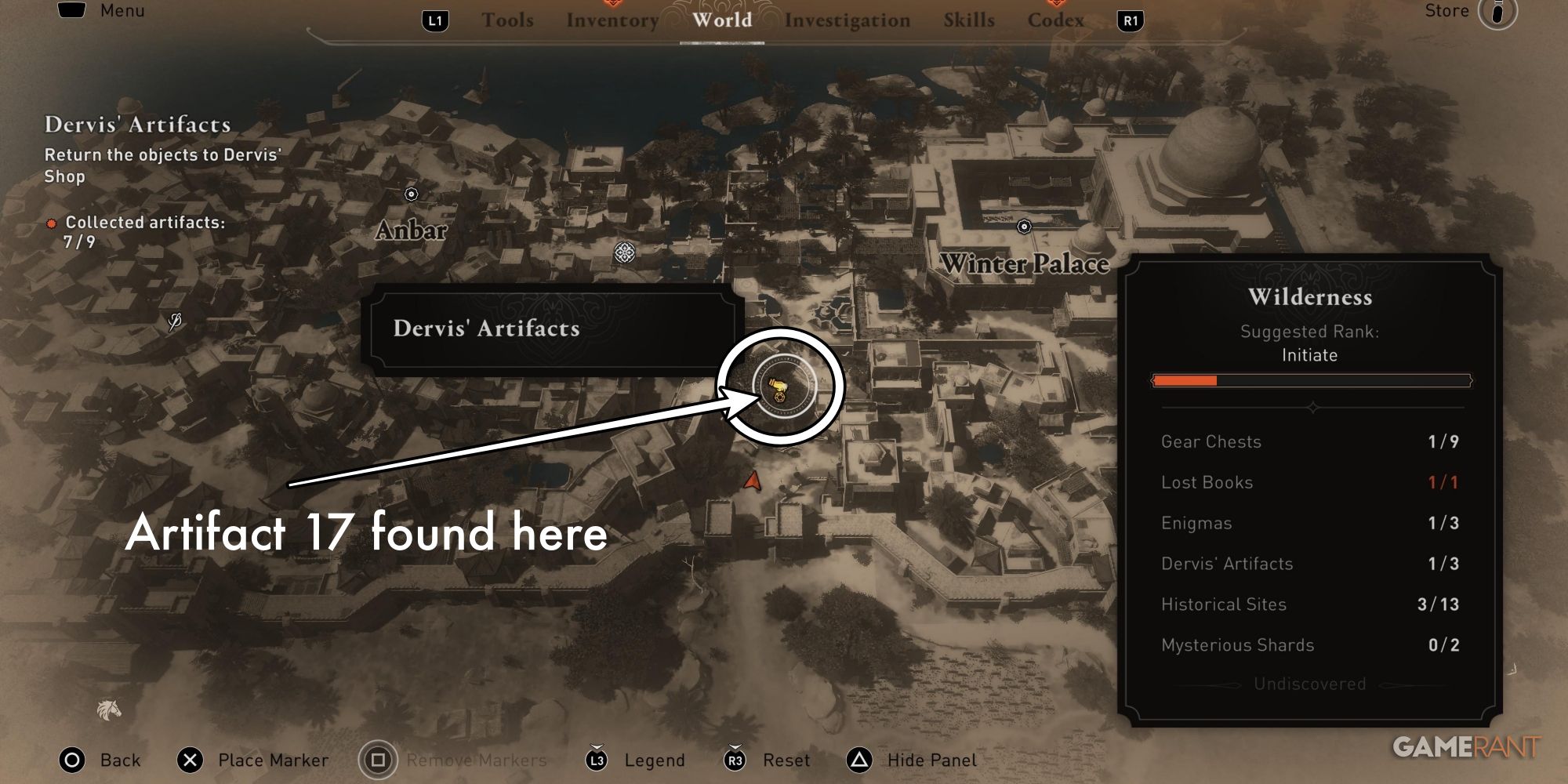The height and width of the screenshot is (784, 1568).
Task: Click the horse mount icon on the map
Action: pyautogui.click(x=108, y=708)
